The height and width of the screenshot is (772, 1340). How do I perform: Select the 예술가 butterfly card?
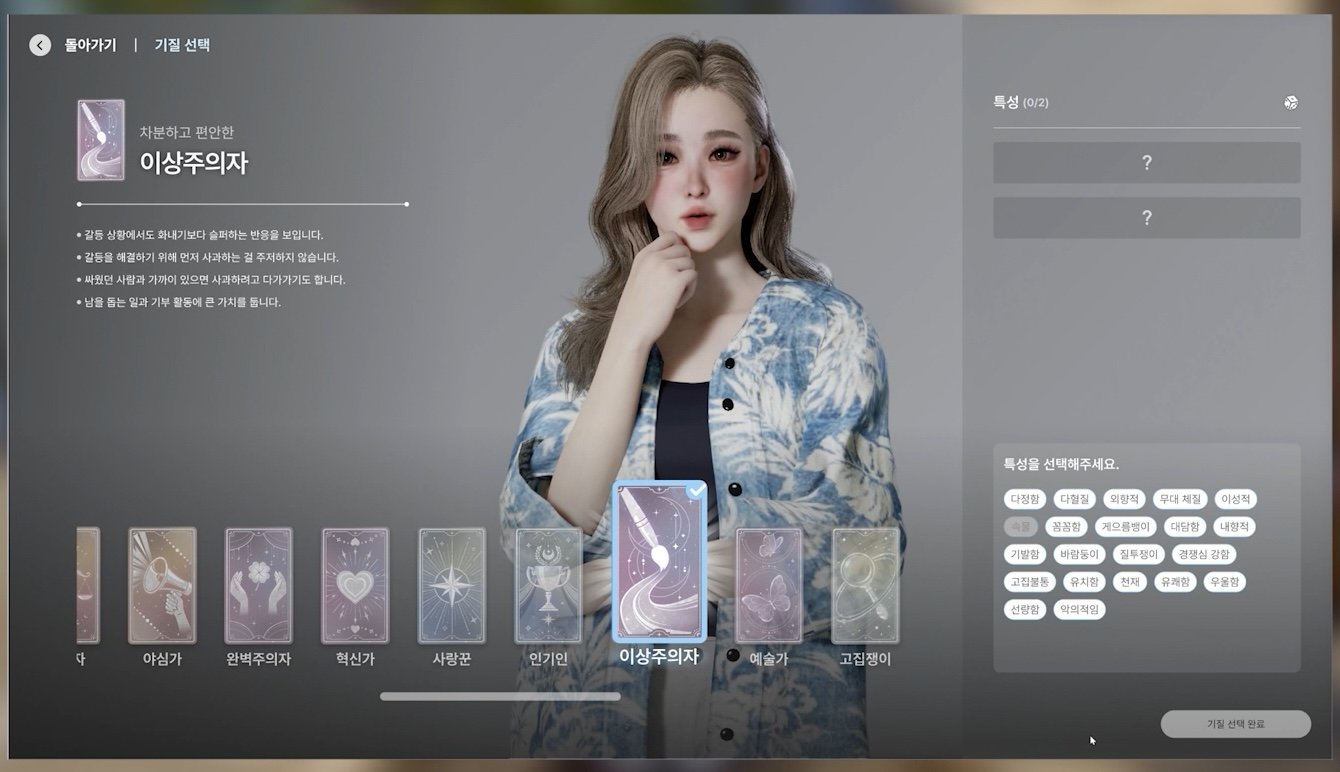pos(769,585)
